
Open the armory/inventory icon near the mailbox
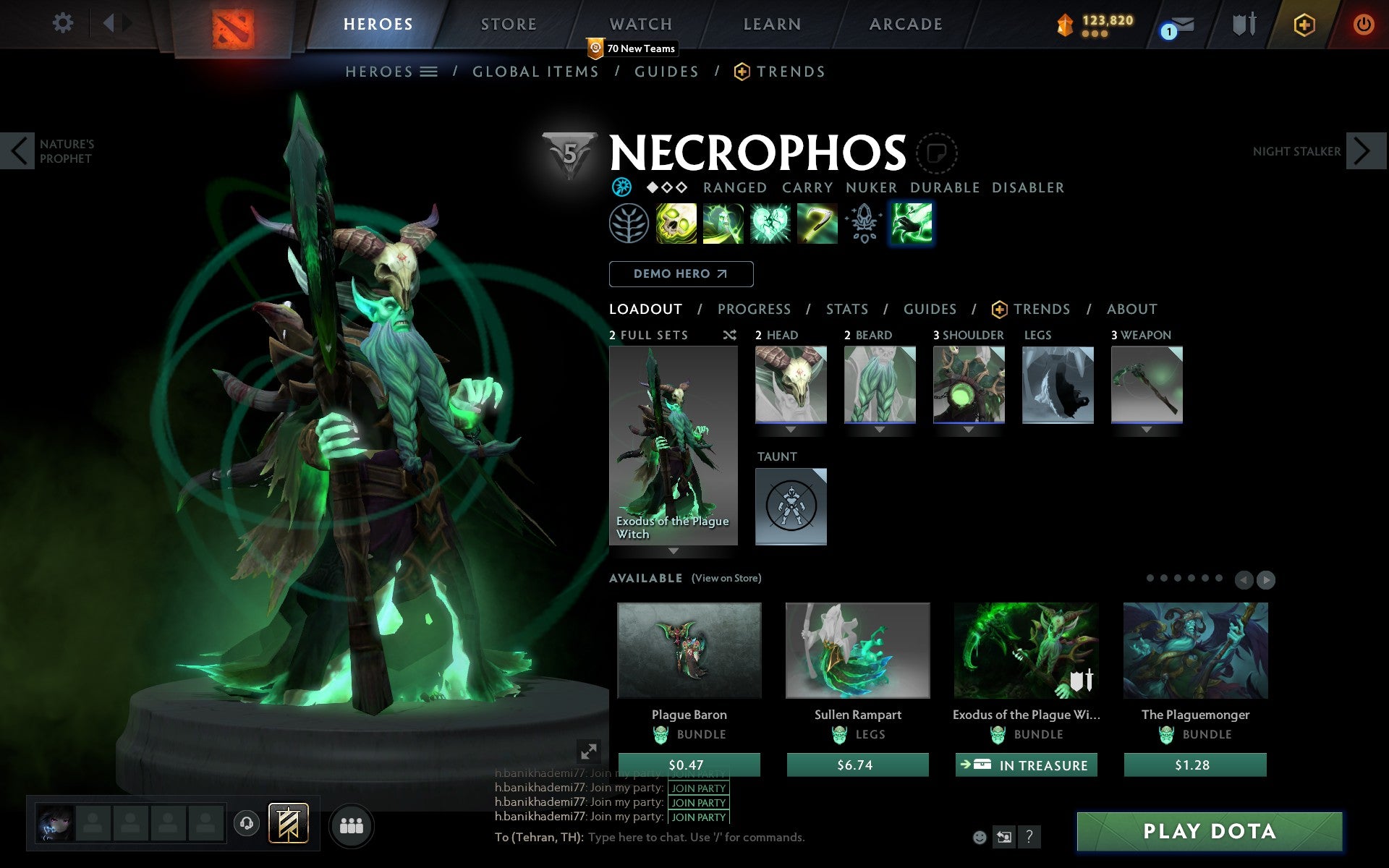coord(1242,23)
